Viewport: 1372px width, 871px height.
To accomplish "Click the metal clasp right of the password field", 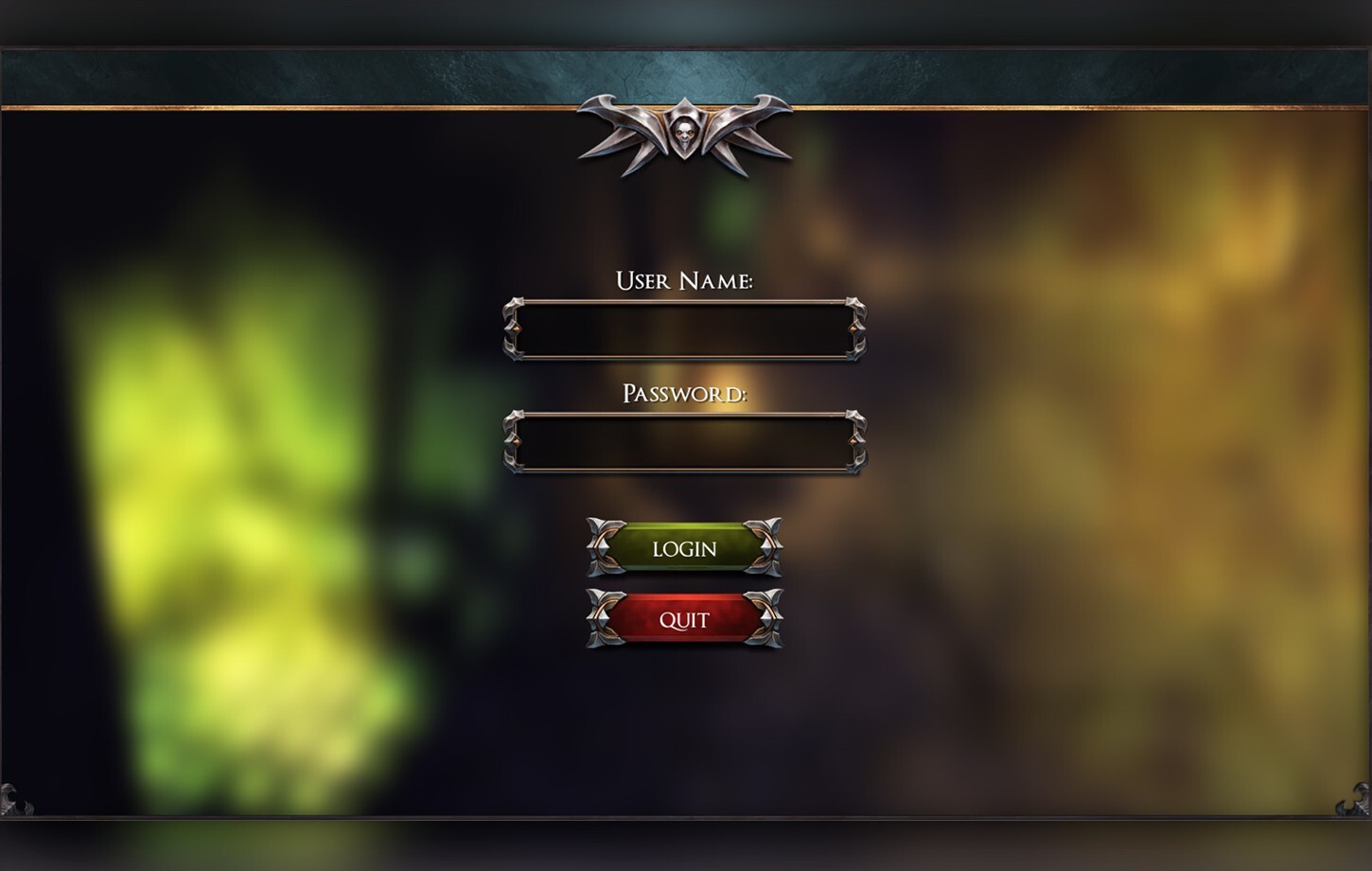I will pyautogui.click(x=857, y=440).
